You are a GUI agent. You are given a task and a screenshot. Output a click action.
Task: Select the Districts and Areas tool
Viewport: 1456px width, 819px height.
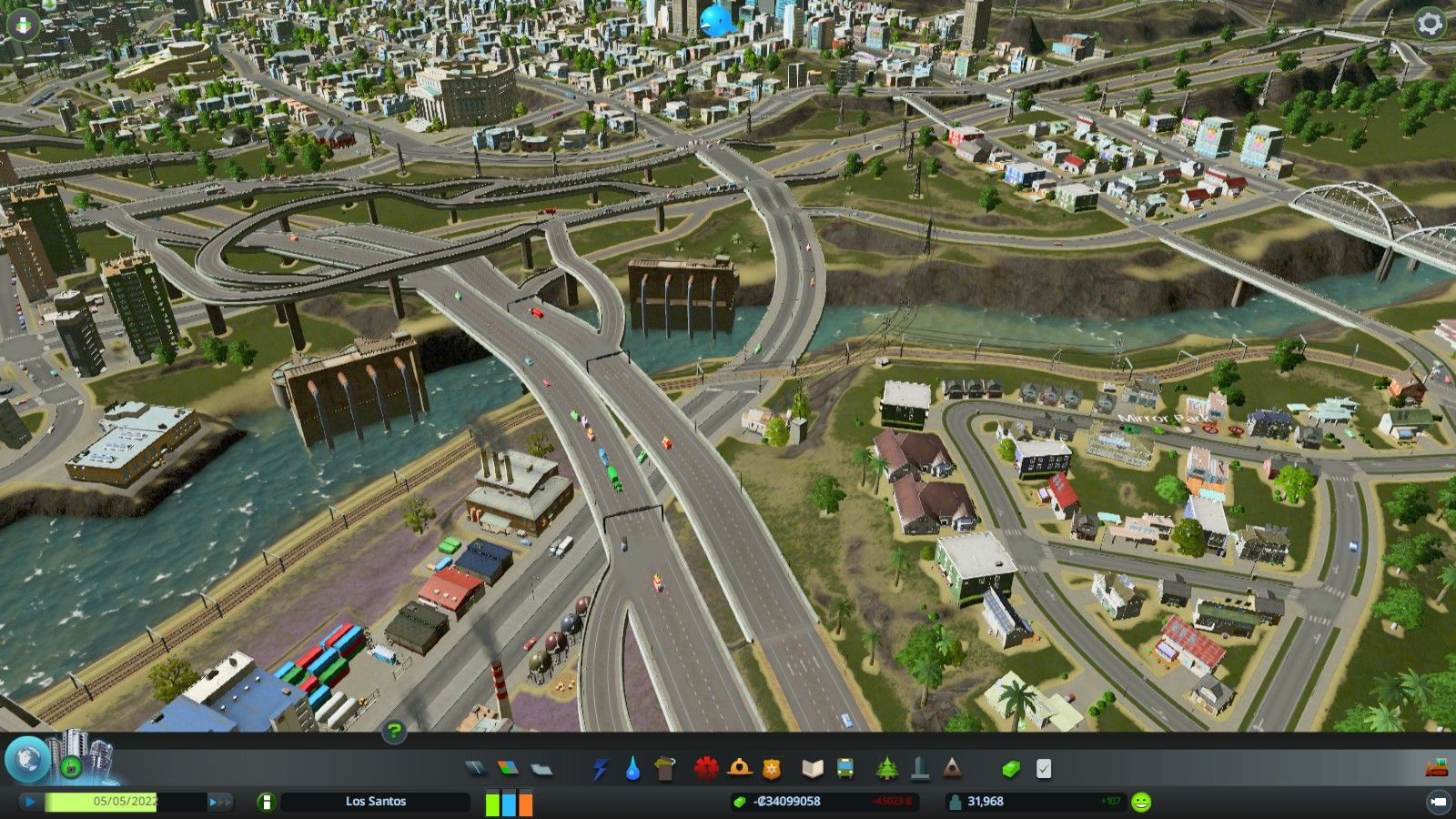541,769
